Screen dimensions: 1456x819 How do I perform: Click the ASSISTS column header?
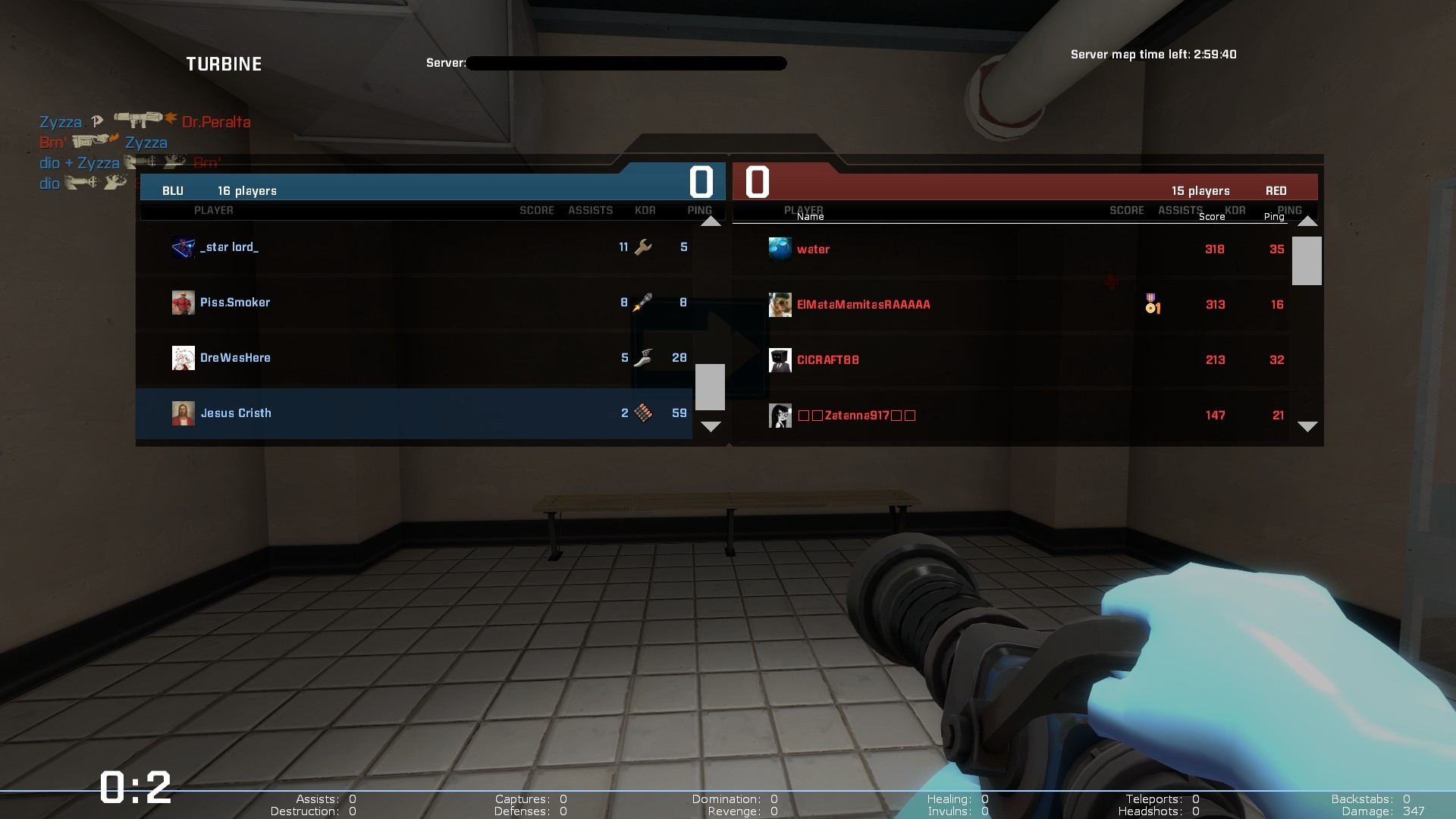(591, 210)
